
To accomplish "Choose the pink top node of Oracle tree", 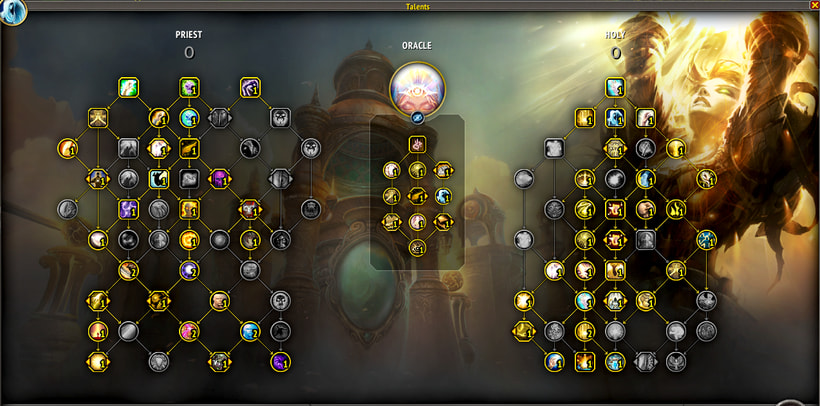I will pos(417,145).
